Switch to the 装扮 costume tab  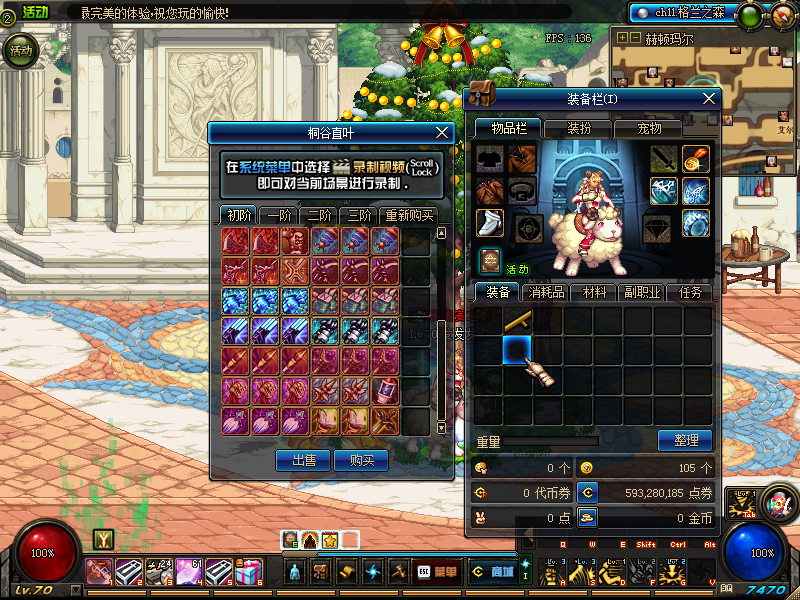pos(579,128)
